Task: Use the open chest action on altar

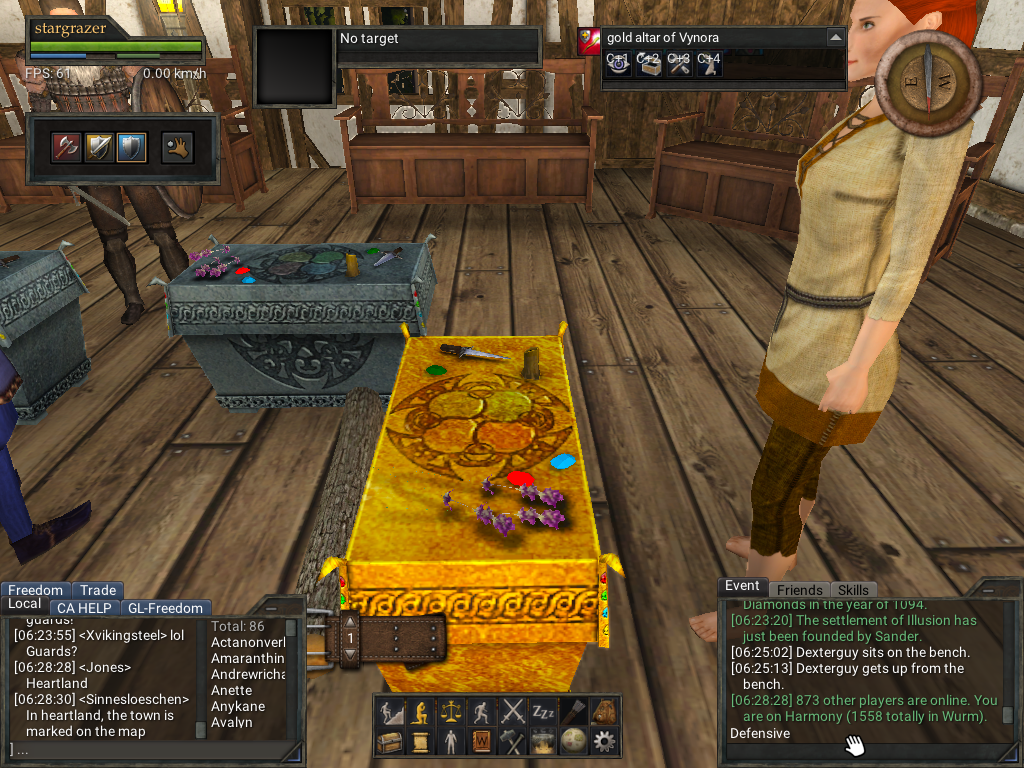Action: tap(649, 65)
